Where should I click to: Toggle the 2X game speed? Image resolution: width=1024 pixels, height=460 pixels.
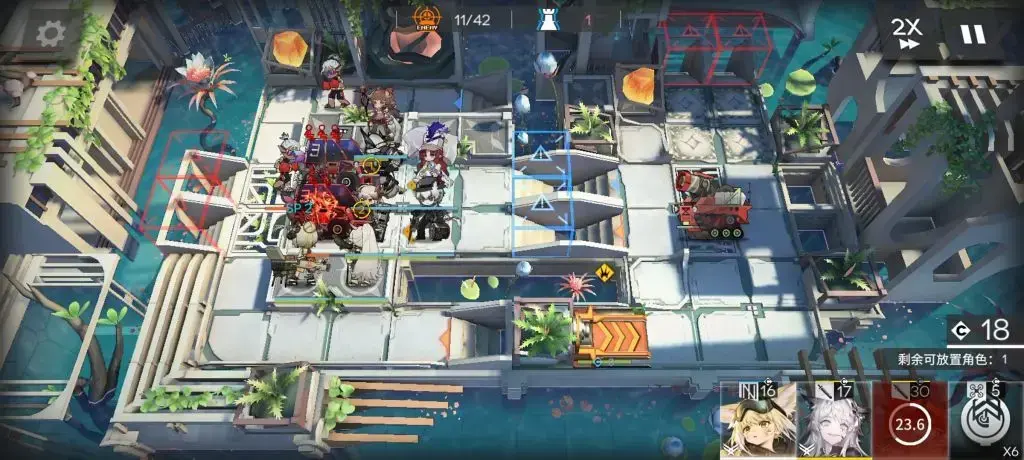click(908, 35)
